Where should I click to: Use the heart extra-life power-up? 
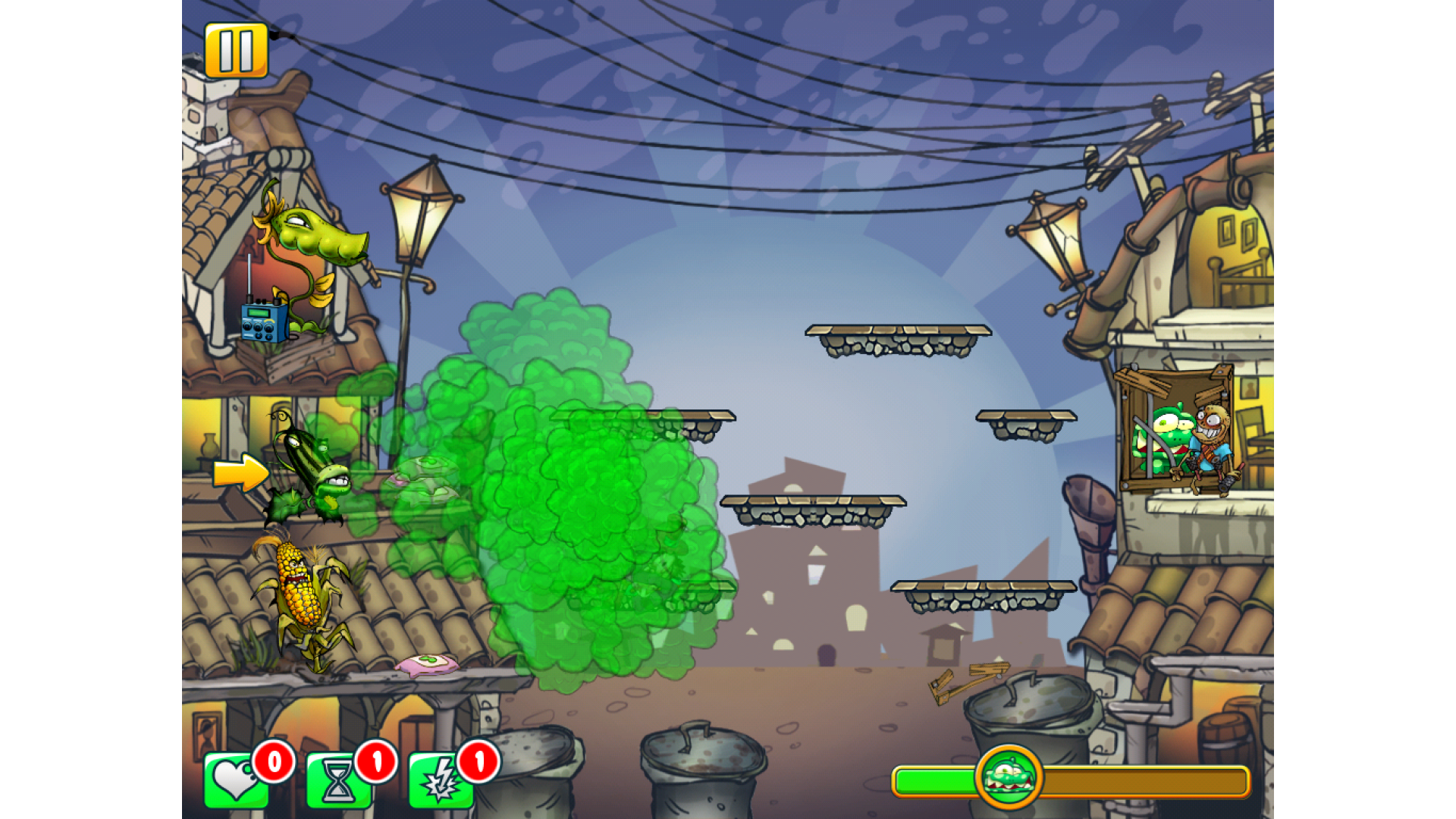click(236, 780)
